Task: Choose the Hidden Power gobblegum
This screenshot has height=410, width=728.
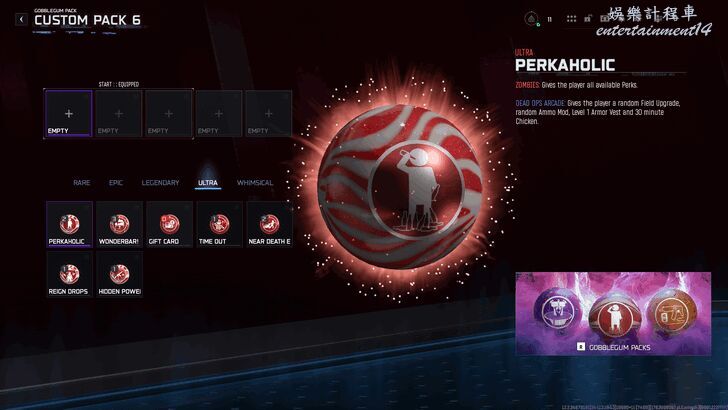Action: tap(119, 274)
